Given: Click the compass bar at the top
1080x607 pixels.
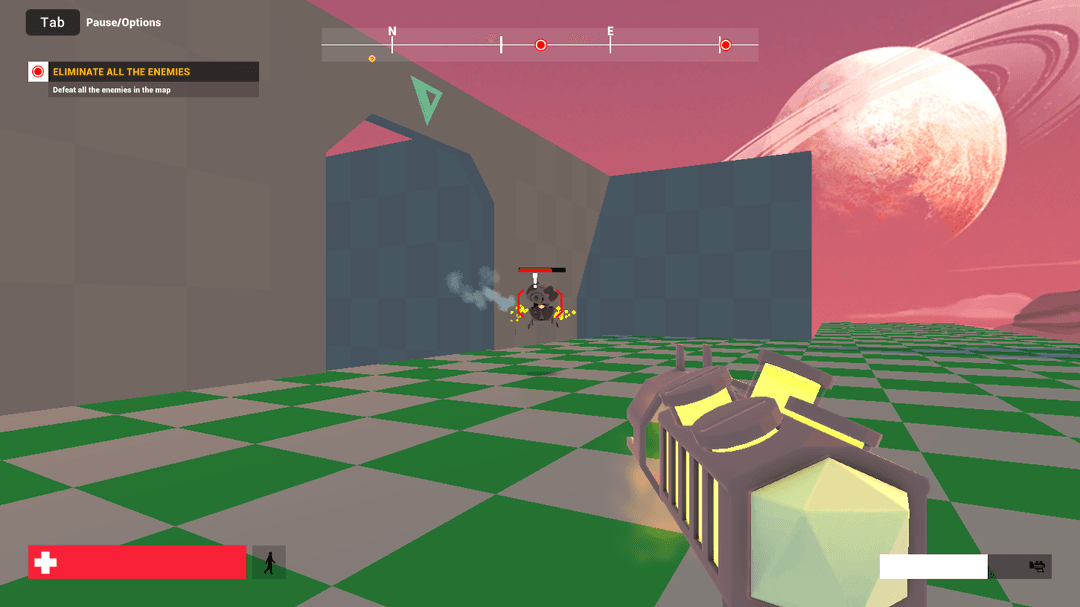Looking at the screenshot, I should pyautogui.click(x=539, y=45).
